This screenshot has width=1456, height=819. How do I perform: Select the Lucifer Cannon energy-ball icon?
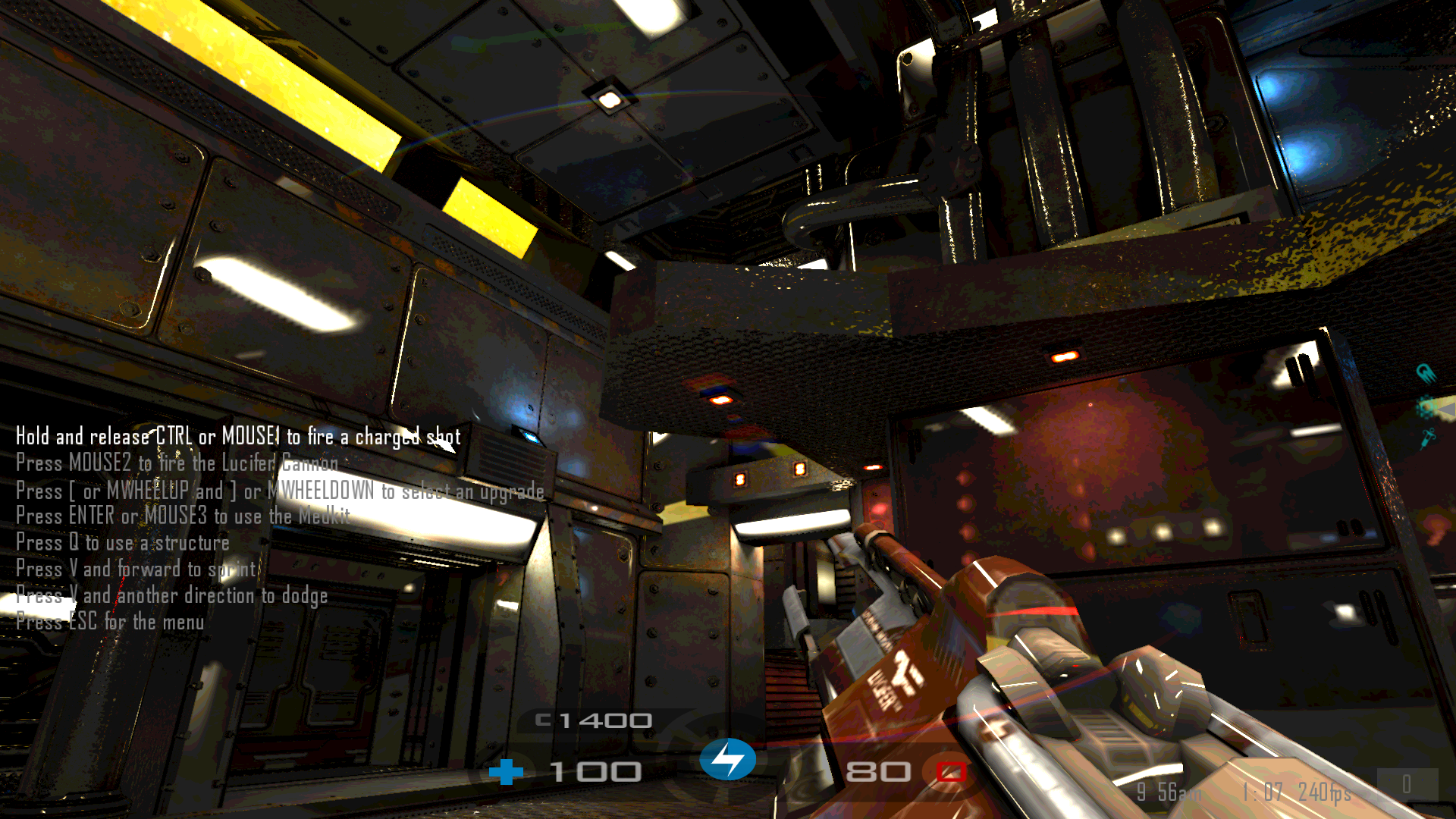pyautogui.click(x=1426, y=373)
